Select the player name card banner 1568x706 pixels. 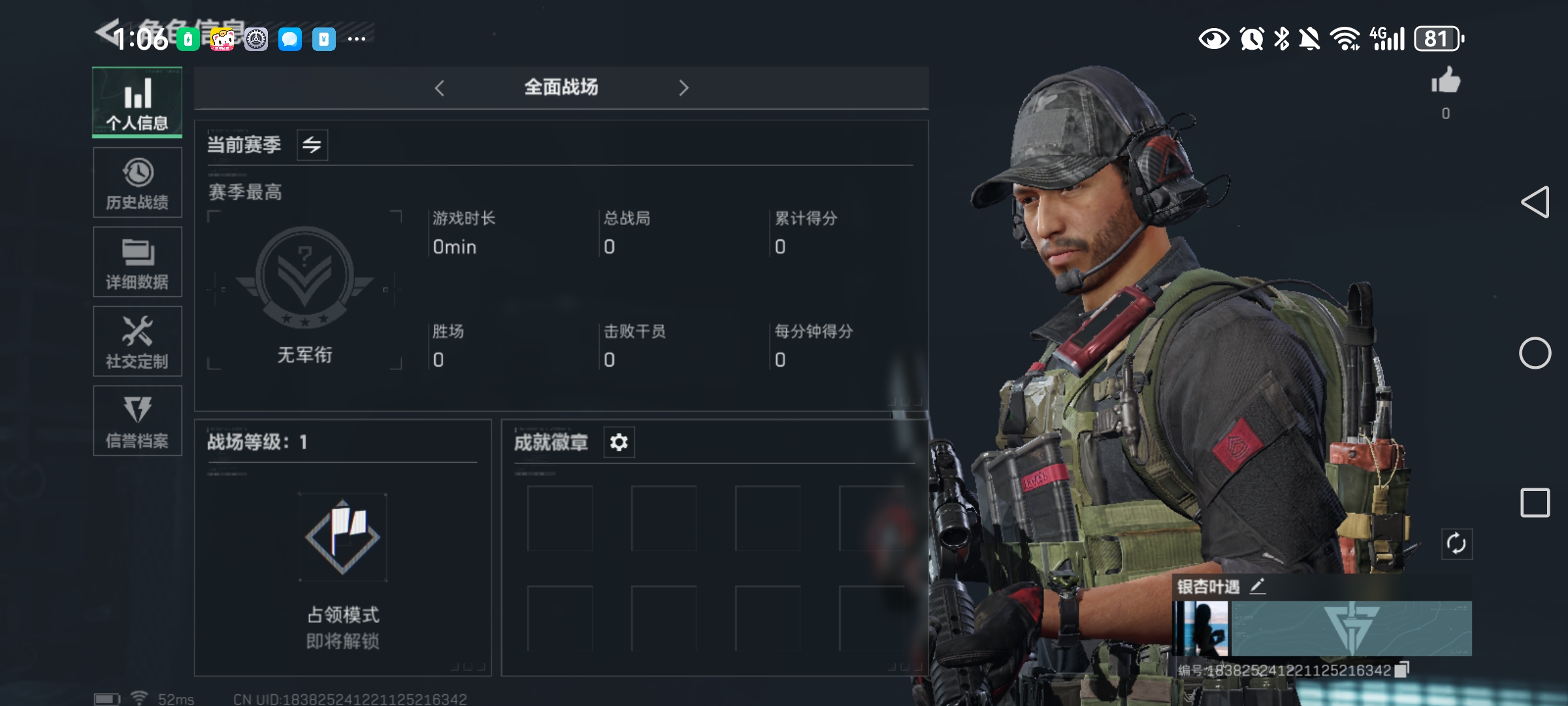click(1350, 629)
